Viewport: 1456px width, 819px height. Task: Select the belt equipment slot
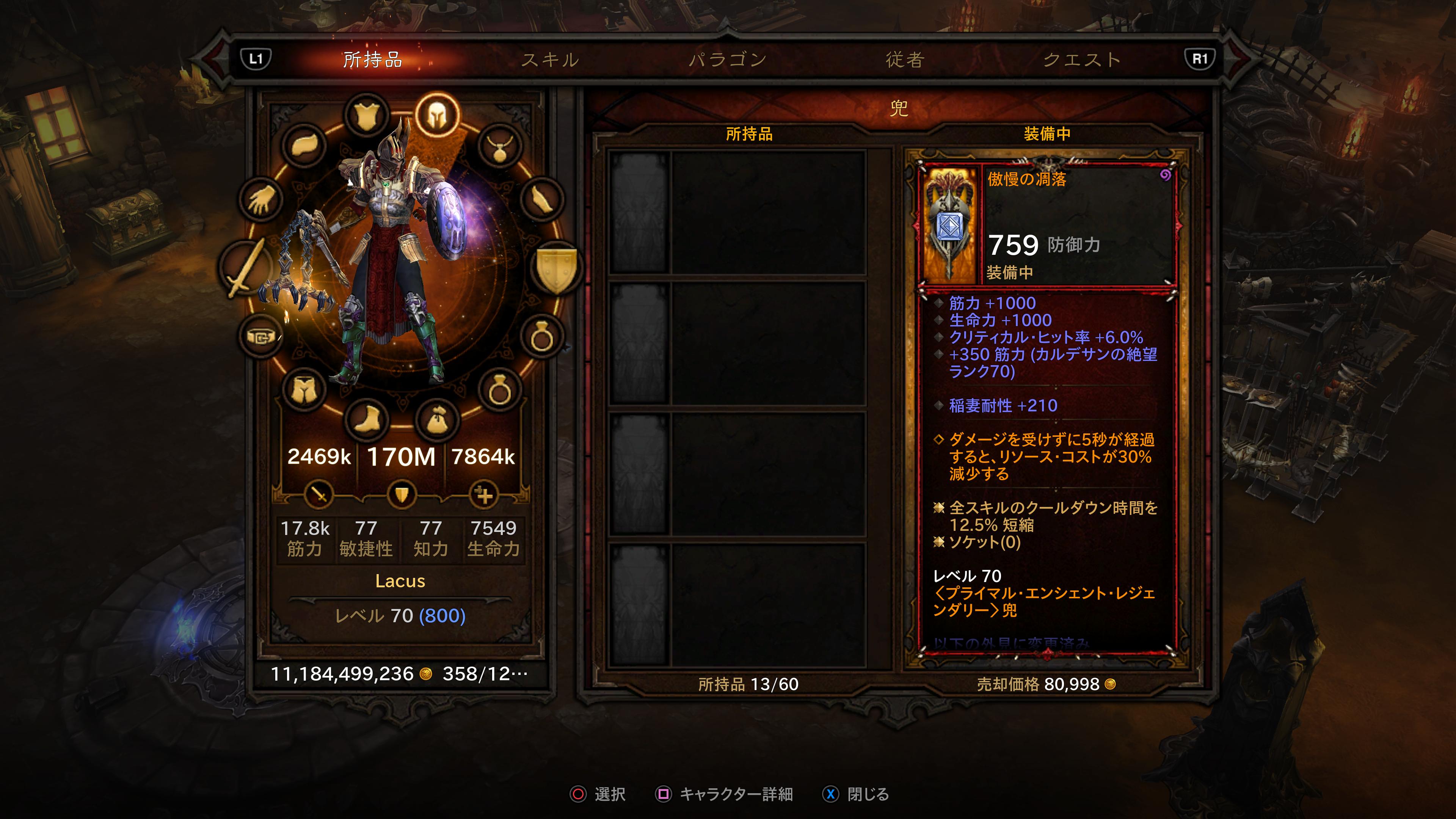260,337
